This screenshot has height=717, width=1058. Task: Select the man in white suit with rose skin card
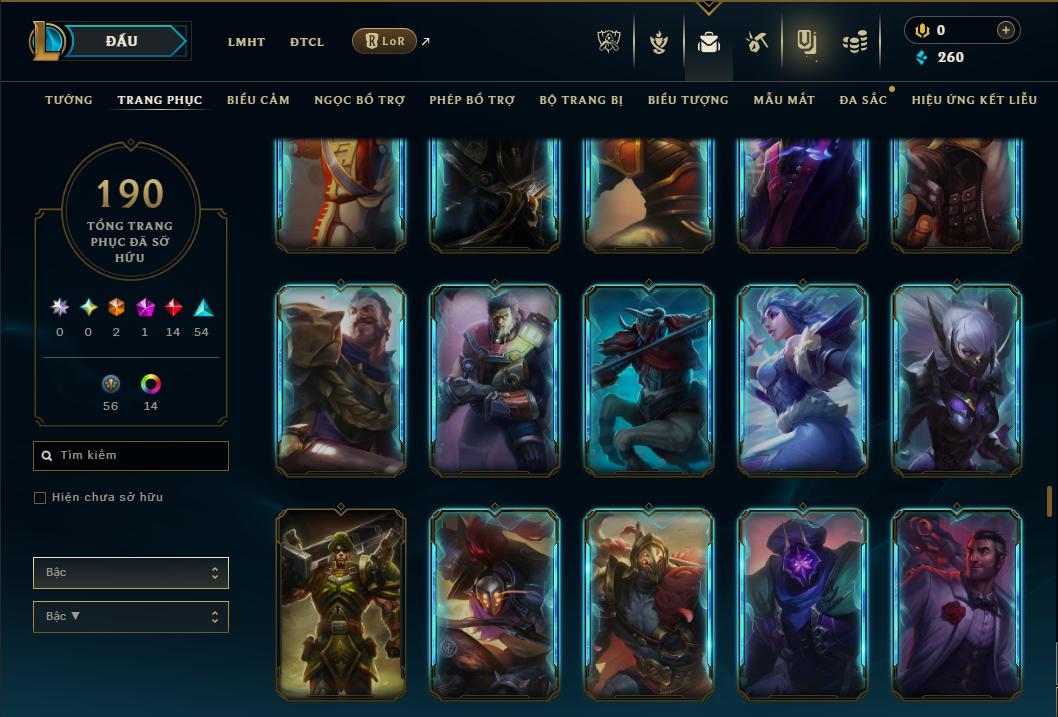pos(956,603)
